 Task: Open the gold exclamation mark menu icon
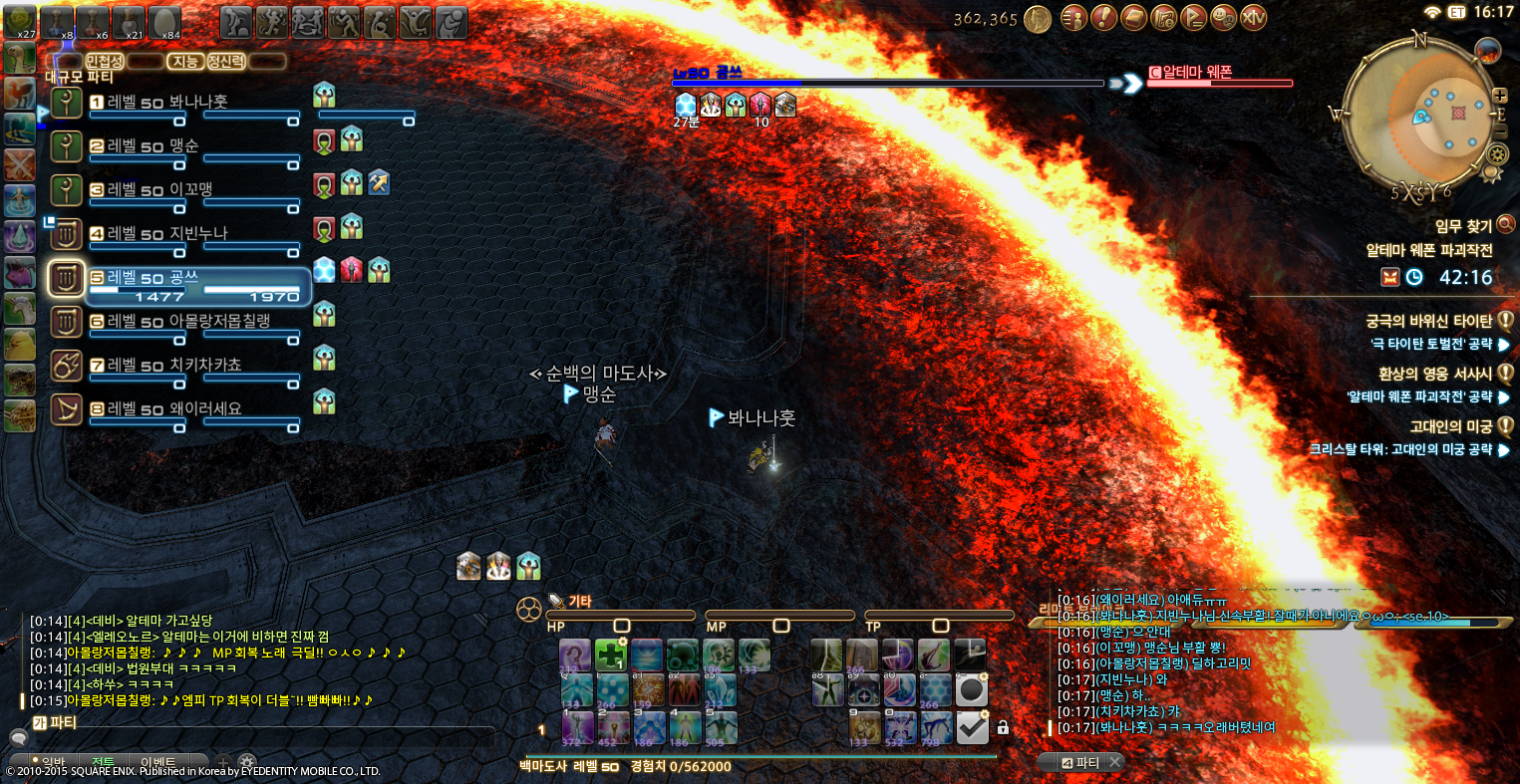pyautogui.click(x=1103, y=17)
